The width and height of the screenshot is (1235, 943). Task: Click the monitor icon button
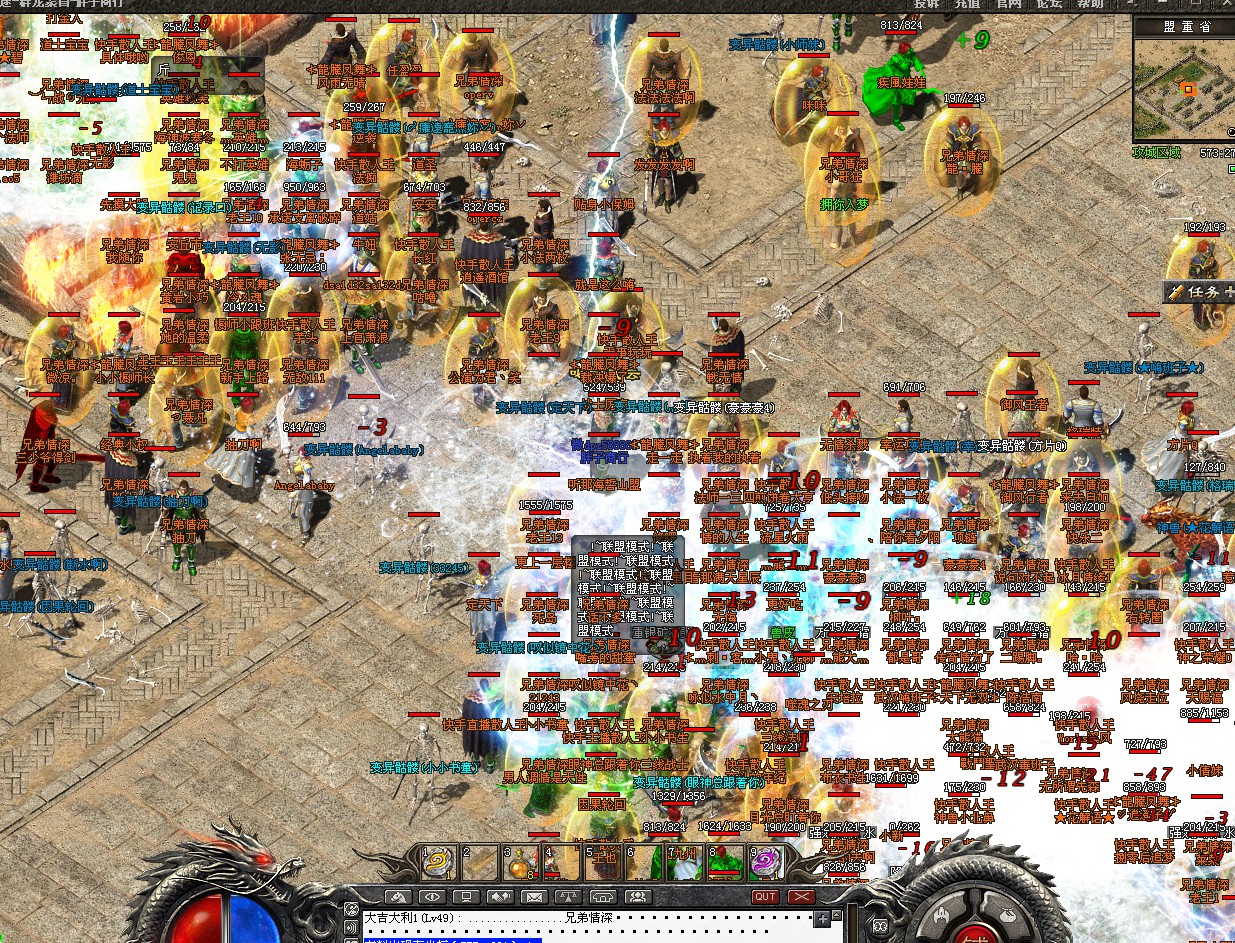[466, 897]
